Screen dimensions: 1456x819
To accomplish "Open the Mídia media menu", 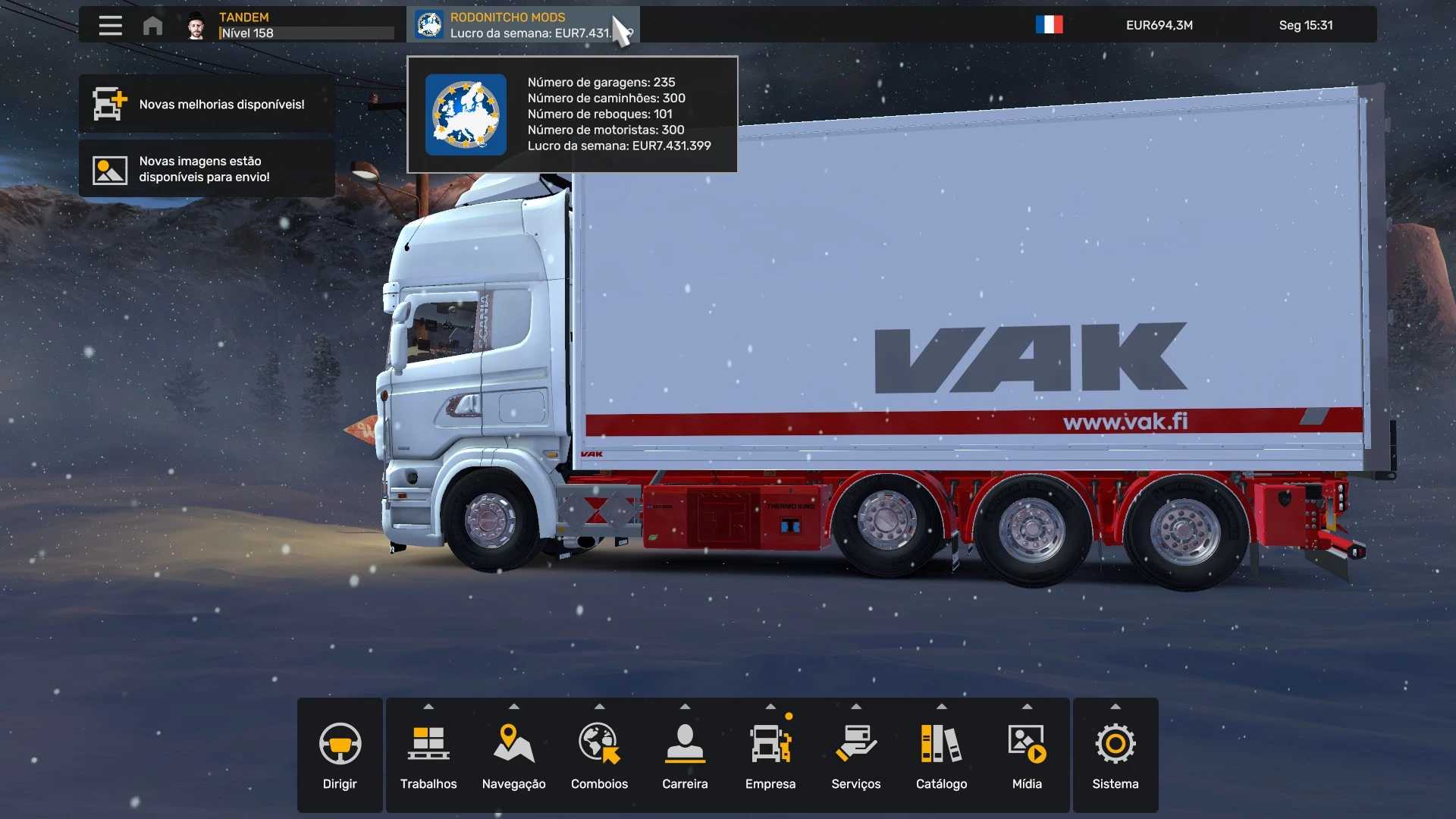I will [x=1027, y=755].
